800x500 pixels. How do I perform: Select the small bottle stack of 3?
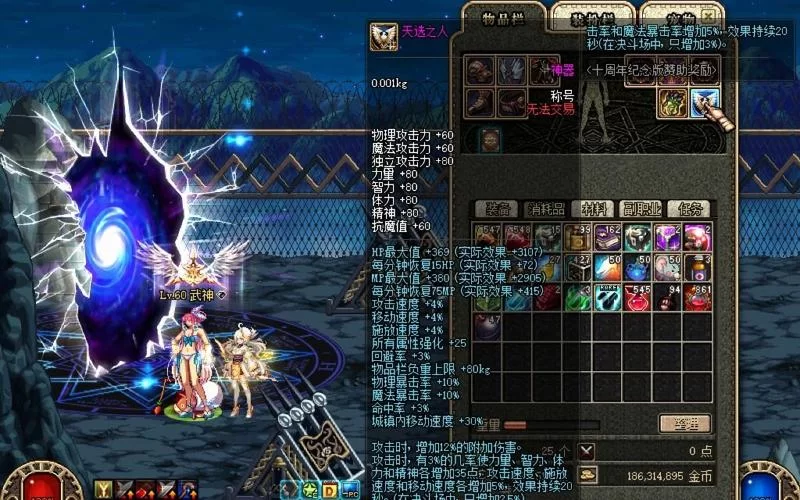[x=697, y=267]
